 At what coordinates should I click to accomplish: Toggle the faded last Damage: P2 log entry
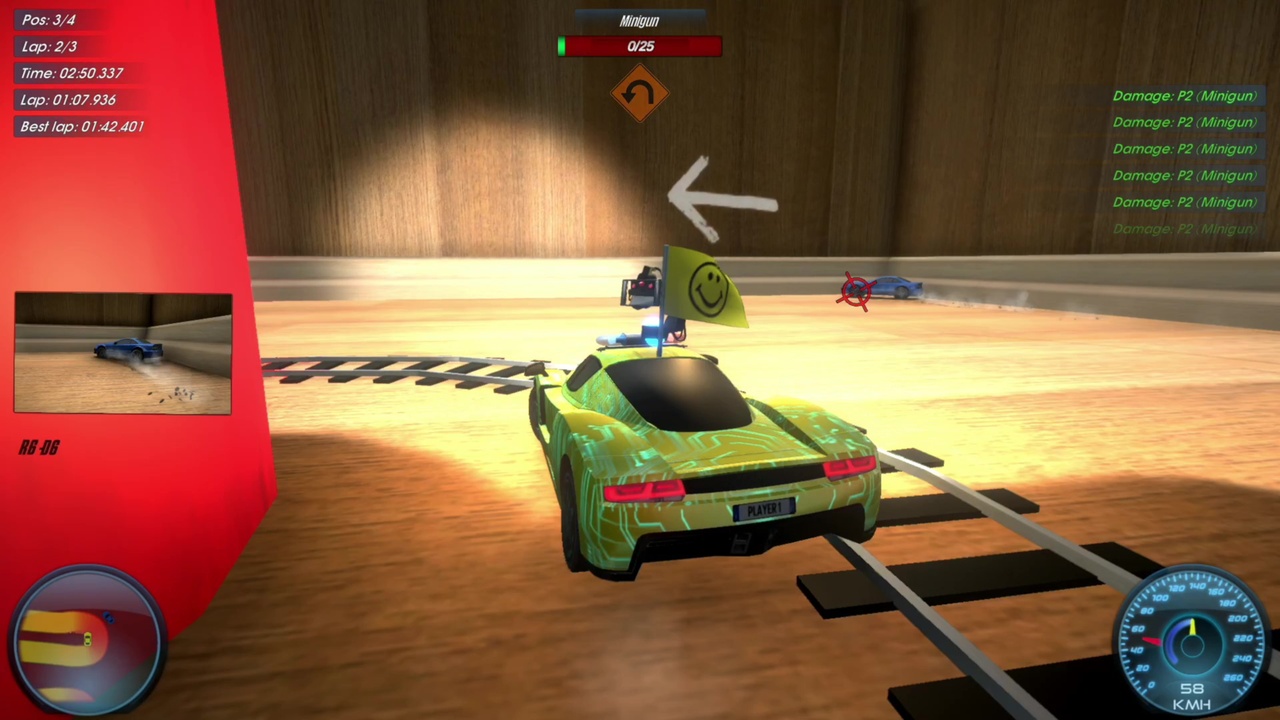[1184, 228]
